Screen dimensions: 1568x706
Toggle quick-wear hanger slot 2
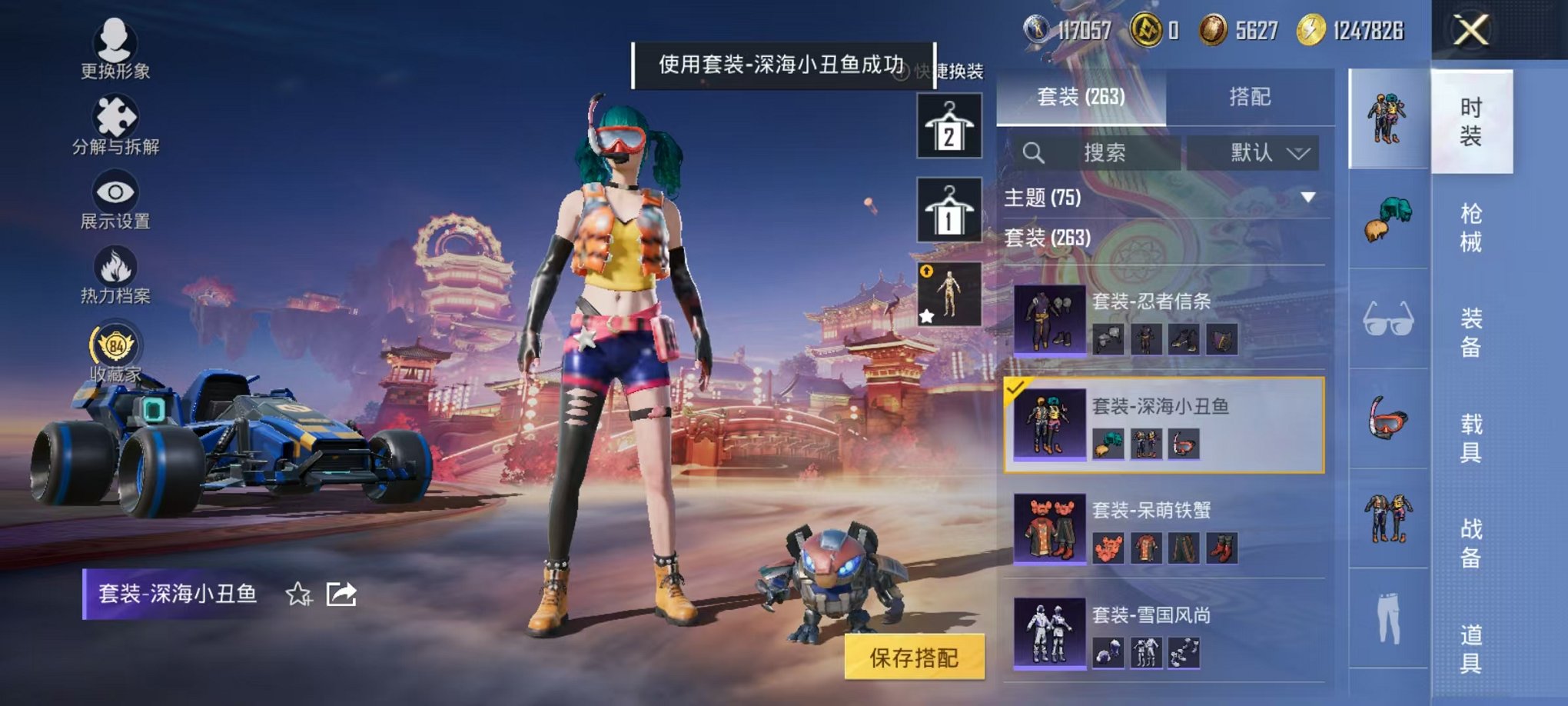pos(951,125)
